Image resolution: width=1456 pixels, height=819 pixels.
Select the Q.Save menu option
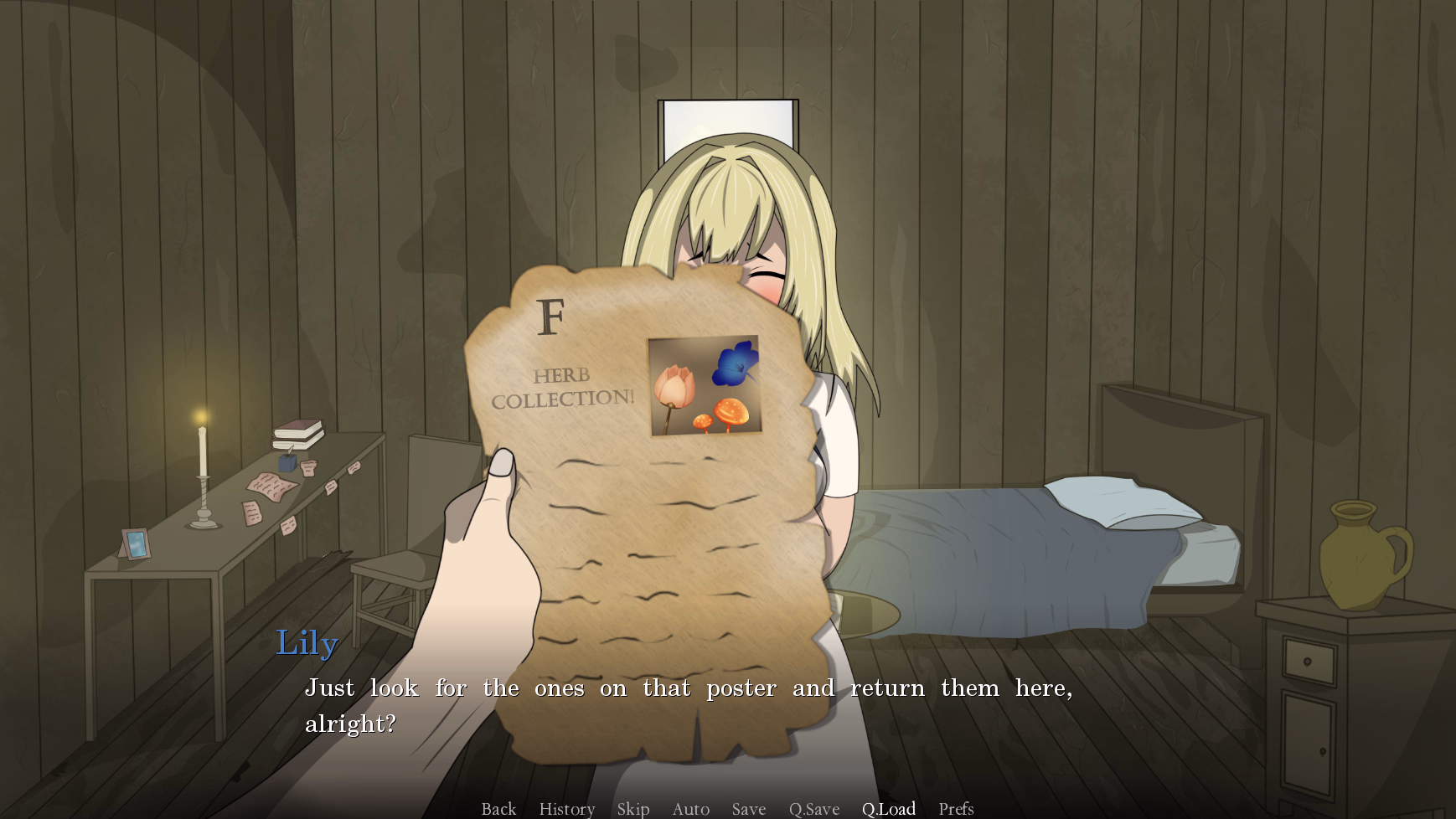pyautogui.click(x=813, y=807)
